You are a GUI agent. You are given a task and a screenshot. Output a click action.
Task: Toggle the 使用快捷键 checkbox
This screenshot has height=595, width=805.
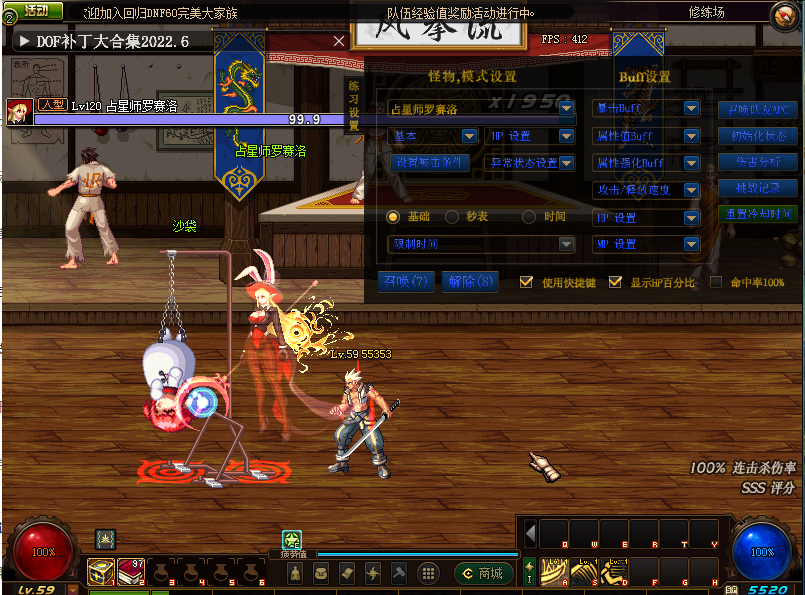coord(526,283)
